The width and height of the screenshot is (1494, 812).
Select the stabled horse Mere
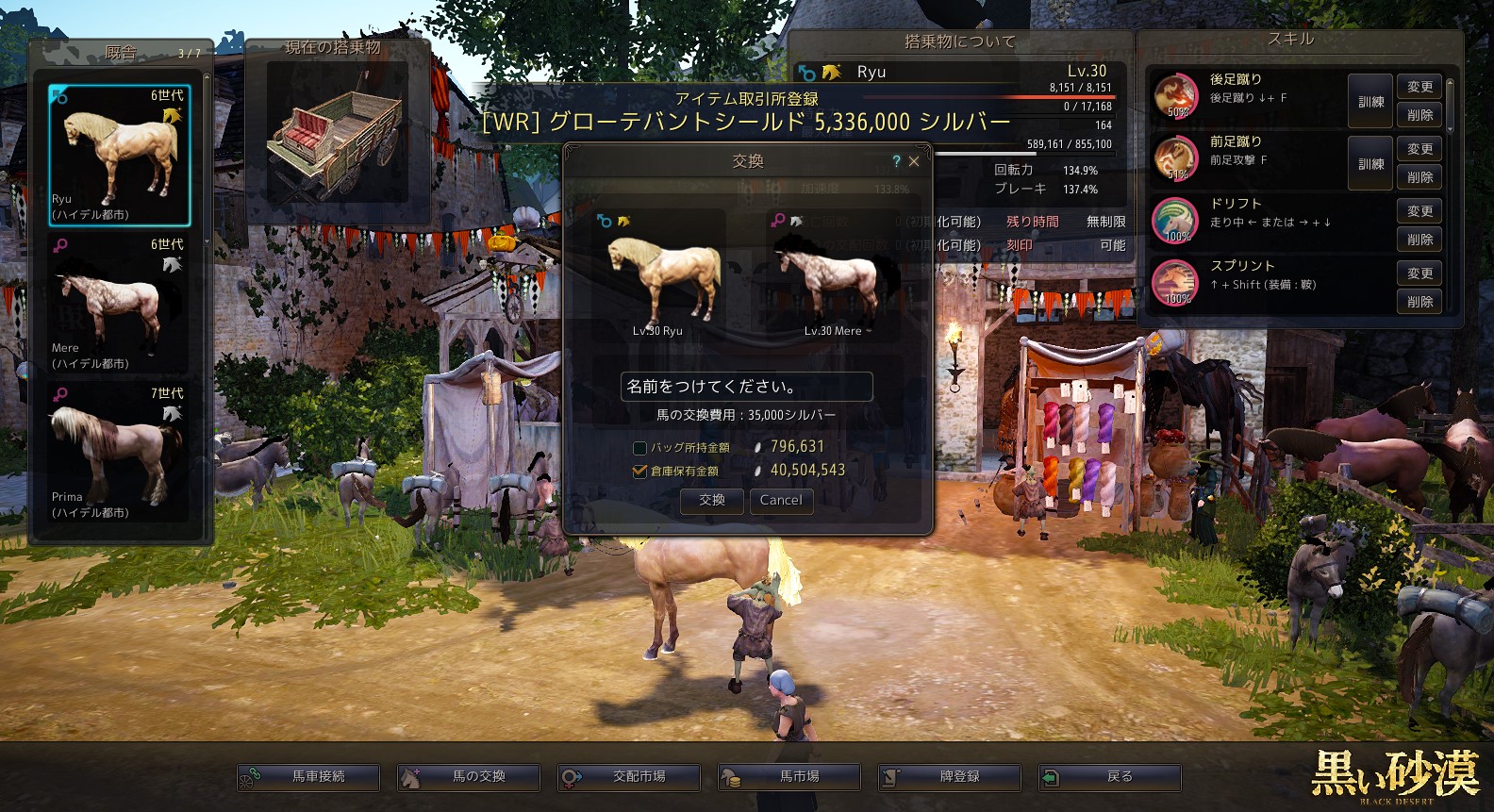(x=120, y=304)
